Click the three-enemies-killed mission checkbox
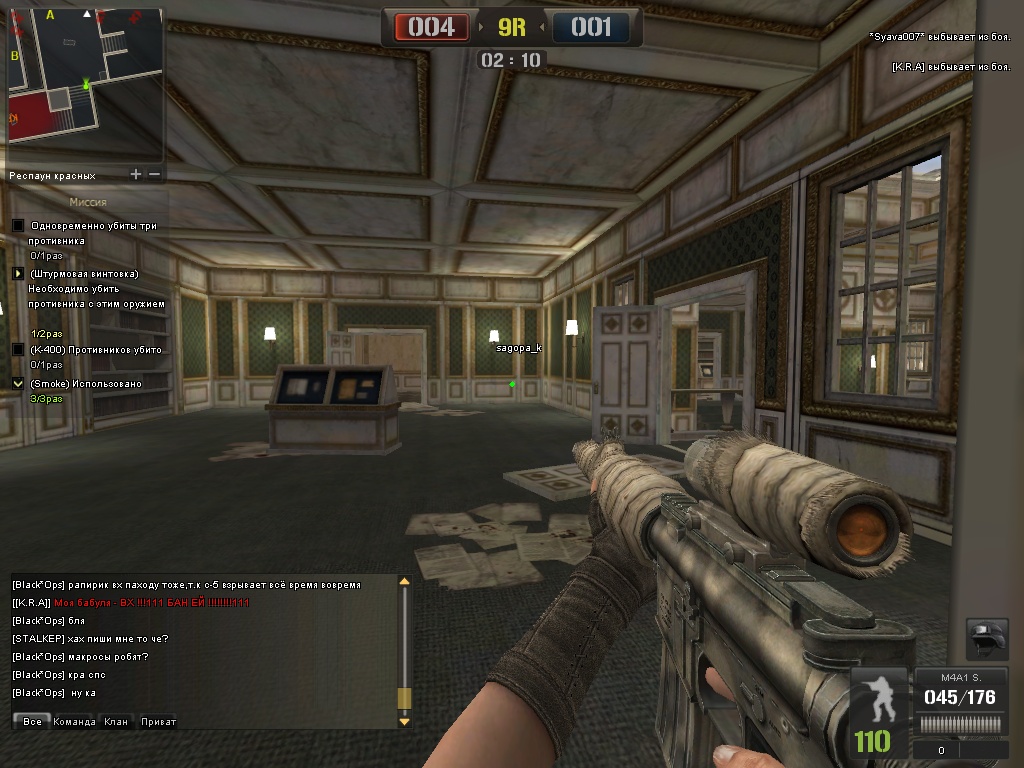 pos(17,226)
